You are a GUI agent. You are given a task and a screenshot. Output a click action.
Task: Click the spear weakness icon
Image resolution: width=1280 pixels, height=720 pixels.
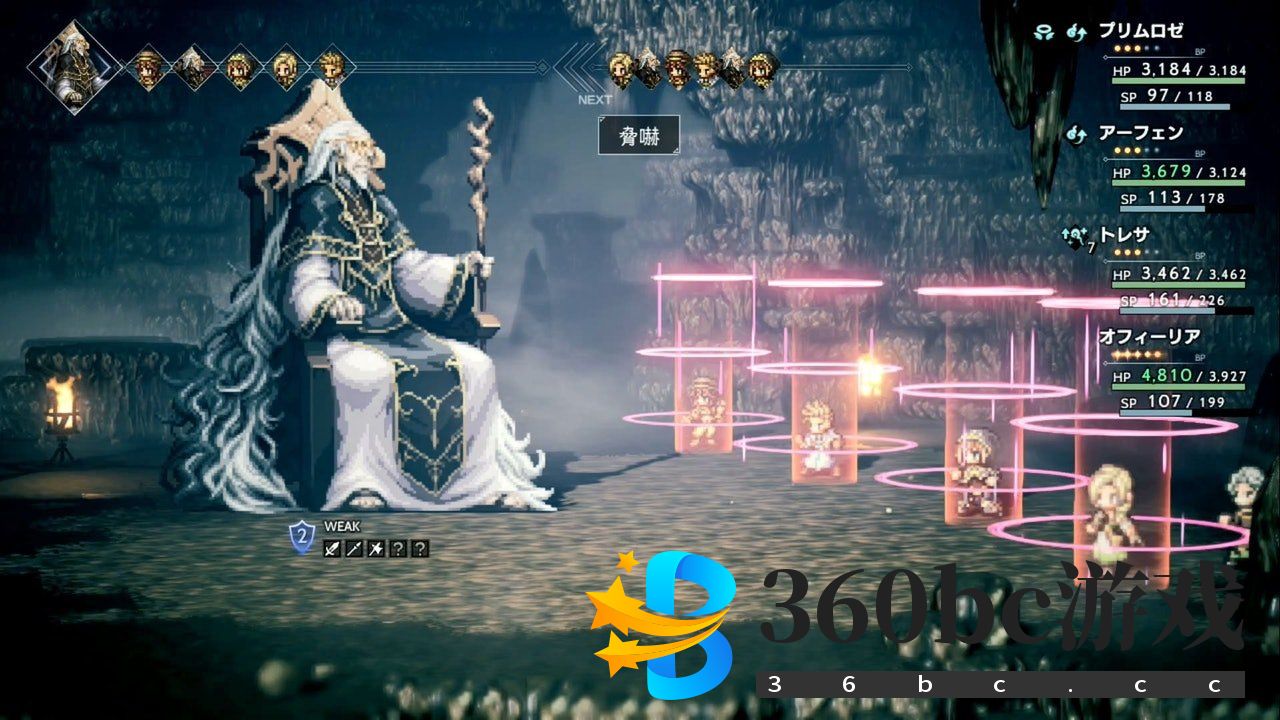(x=354, y=548)
